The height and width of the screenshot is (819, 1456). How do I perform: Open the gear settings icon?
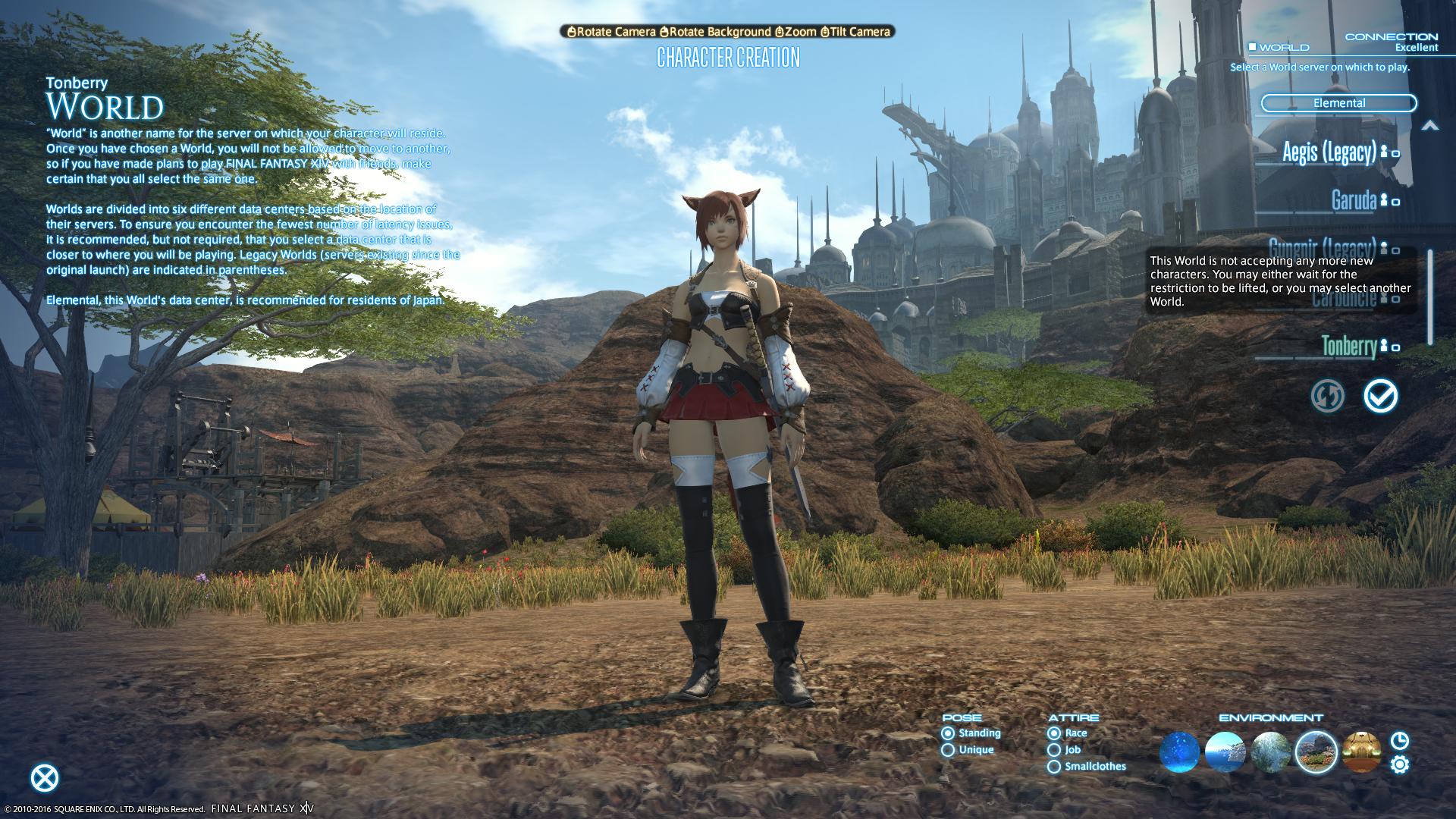(1400, 764)
